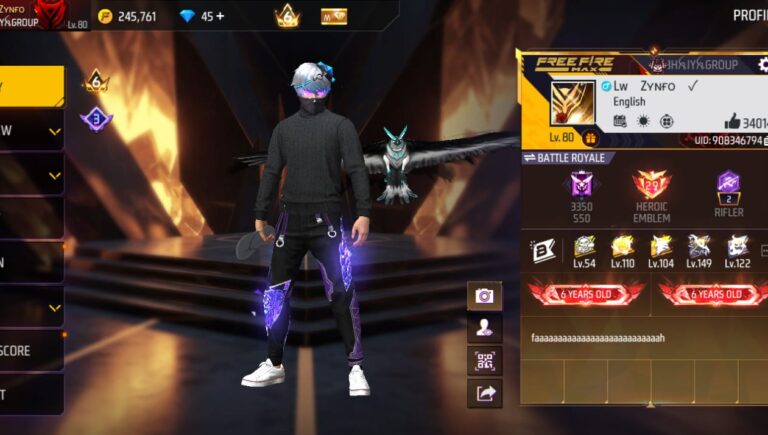The height and width of the screenshot is (435, 768).
Task: Open the player banner in the top-left corner
Action: (45, 15)
